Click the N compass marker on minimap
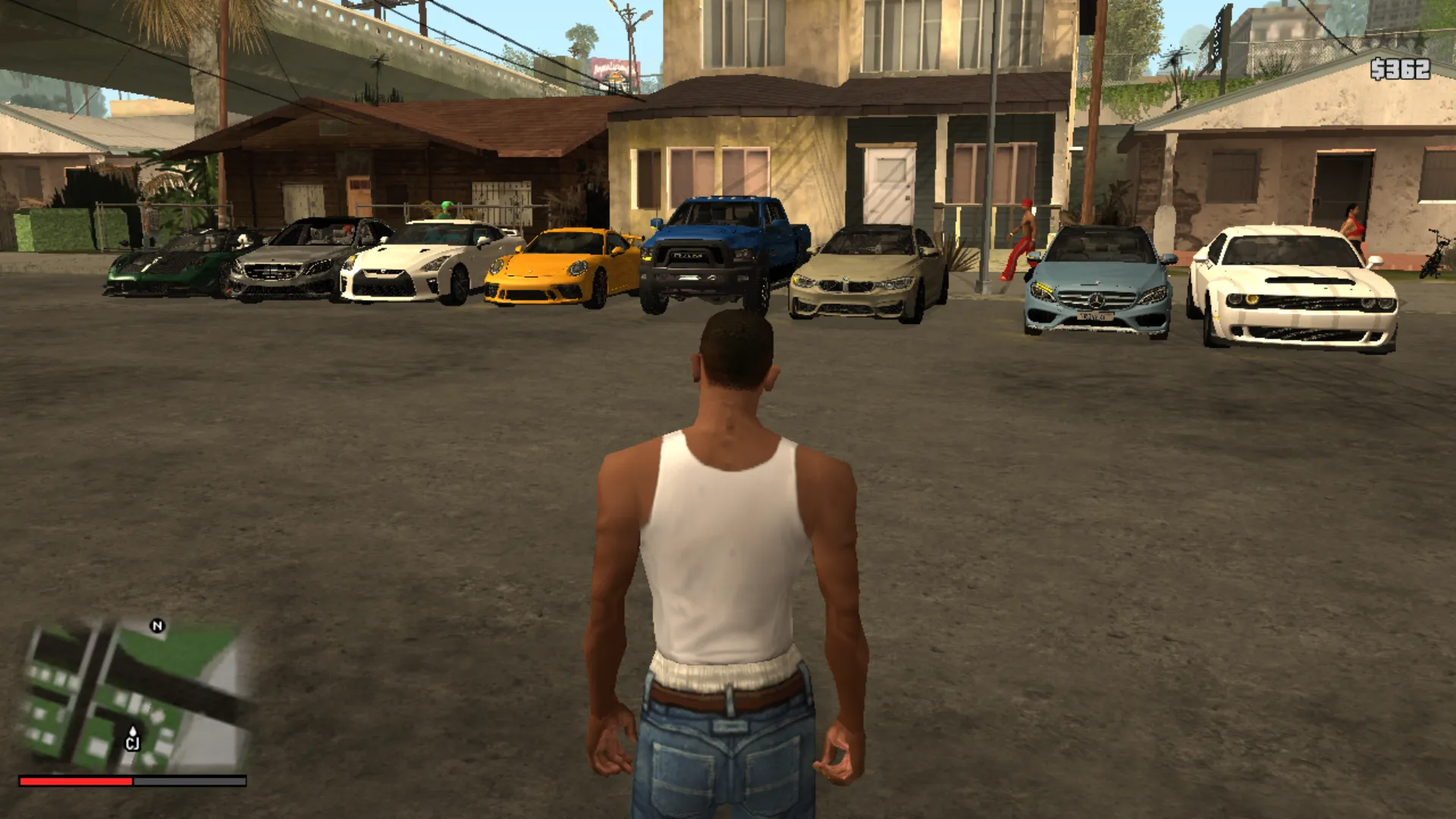 (157, 626)
